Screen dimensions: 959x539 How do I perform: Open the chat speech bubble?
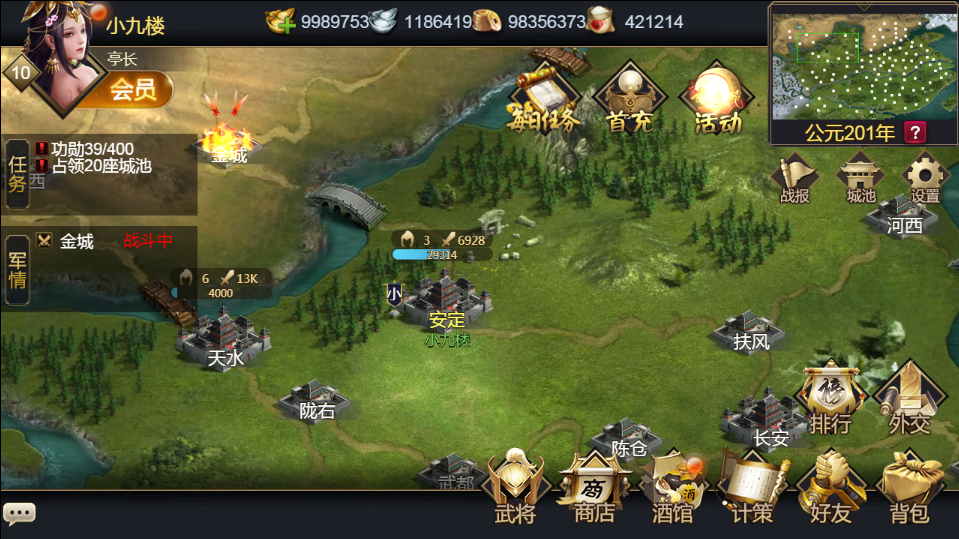click(19, 514)
